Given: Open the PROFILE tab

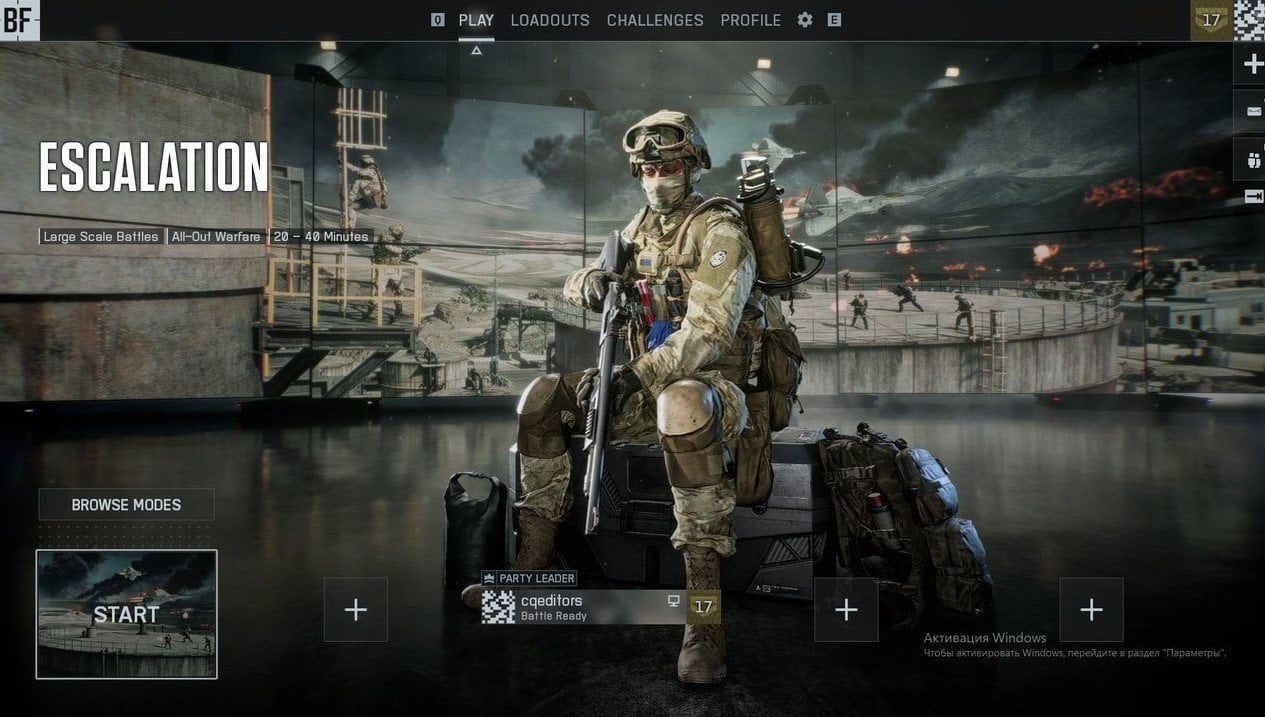Looking at the screenshot, I should 751,20.
